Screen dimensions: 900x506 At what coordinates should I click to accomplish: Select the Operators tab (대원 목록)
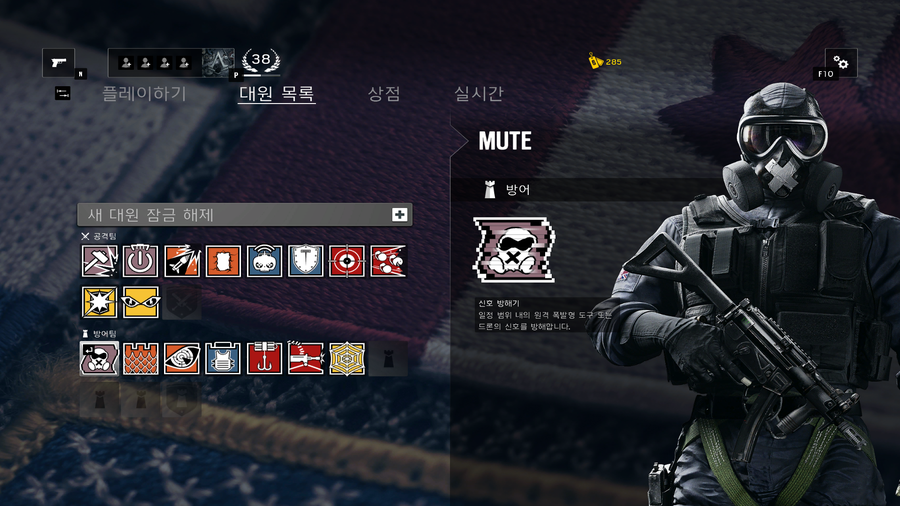click(277, 94)
